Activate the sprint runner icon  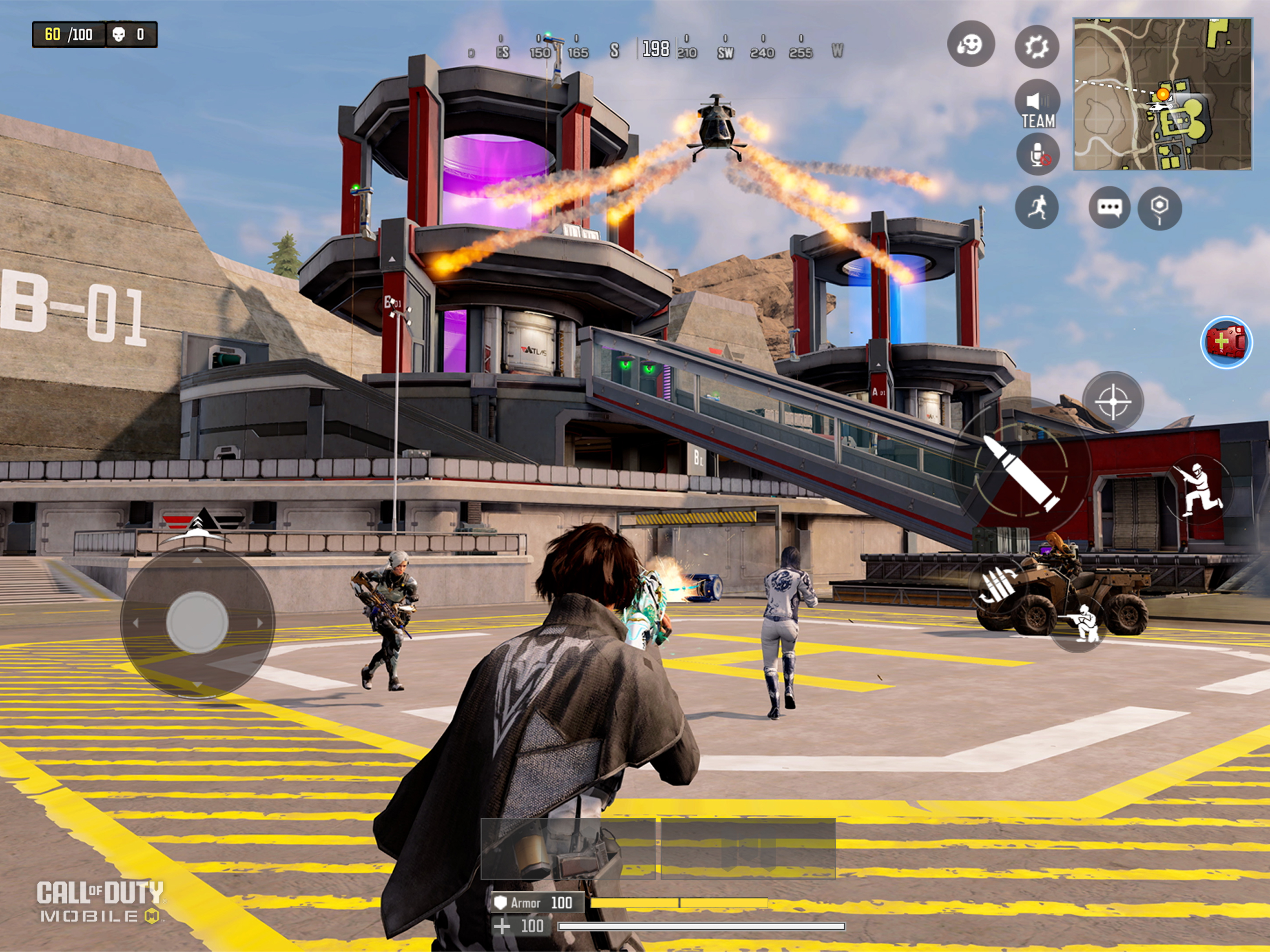pos(1037,208)
